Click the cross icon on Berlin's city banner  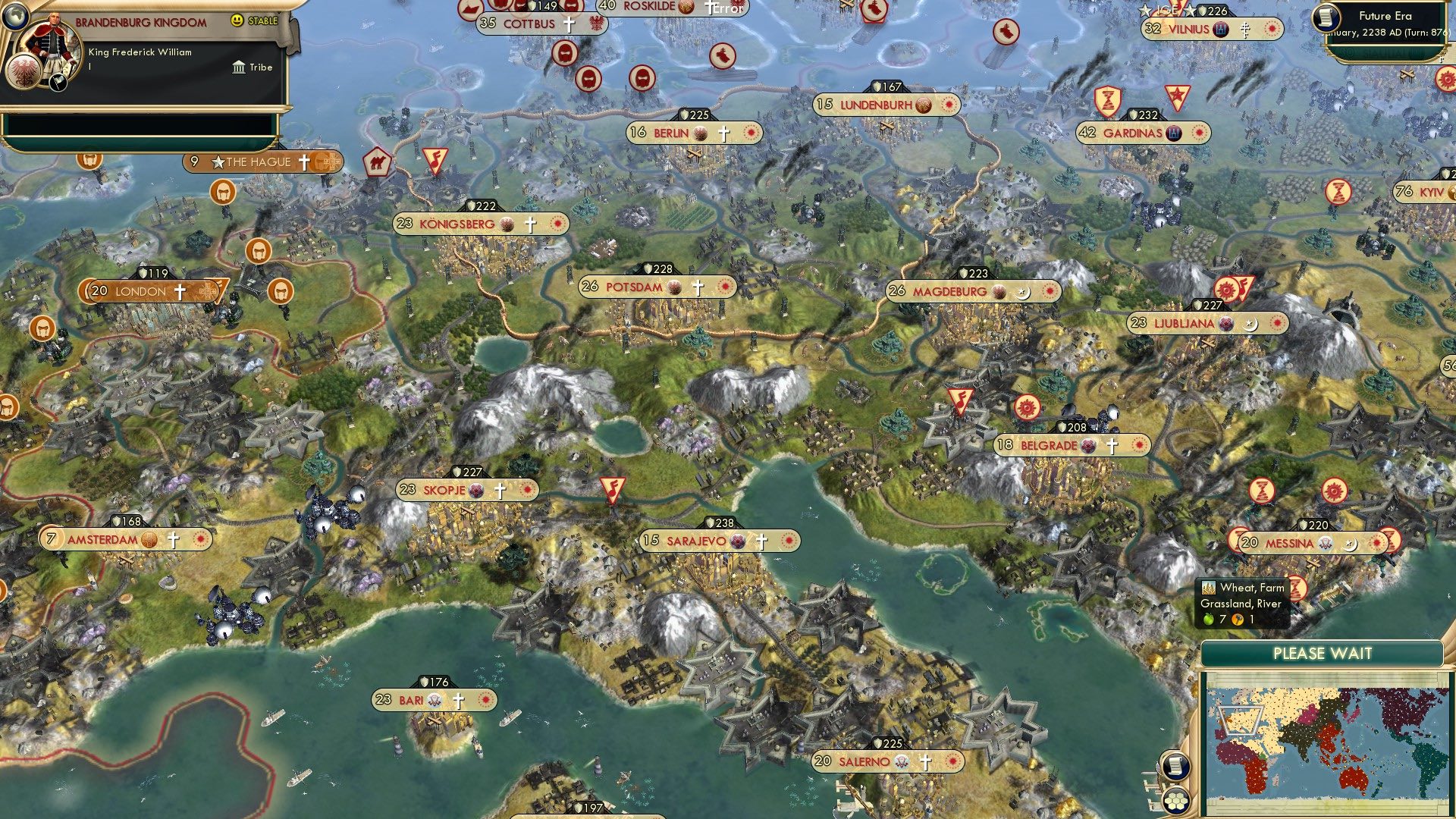(723, 134)
